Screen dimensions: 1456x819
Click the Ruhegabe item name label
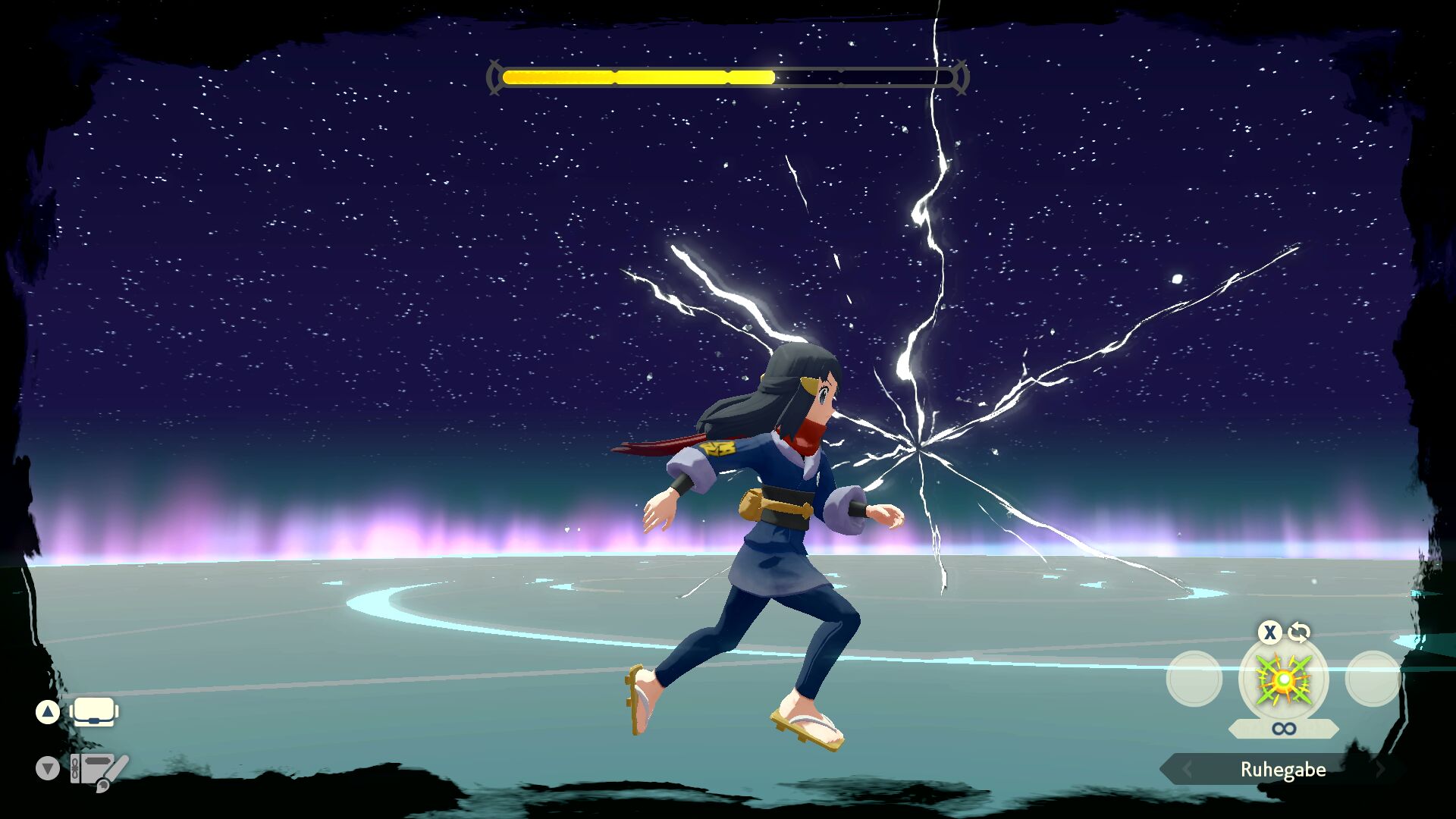click(1283, 770)
